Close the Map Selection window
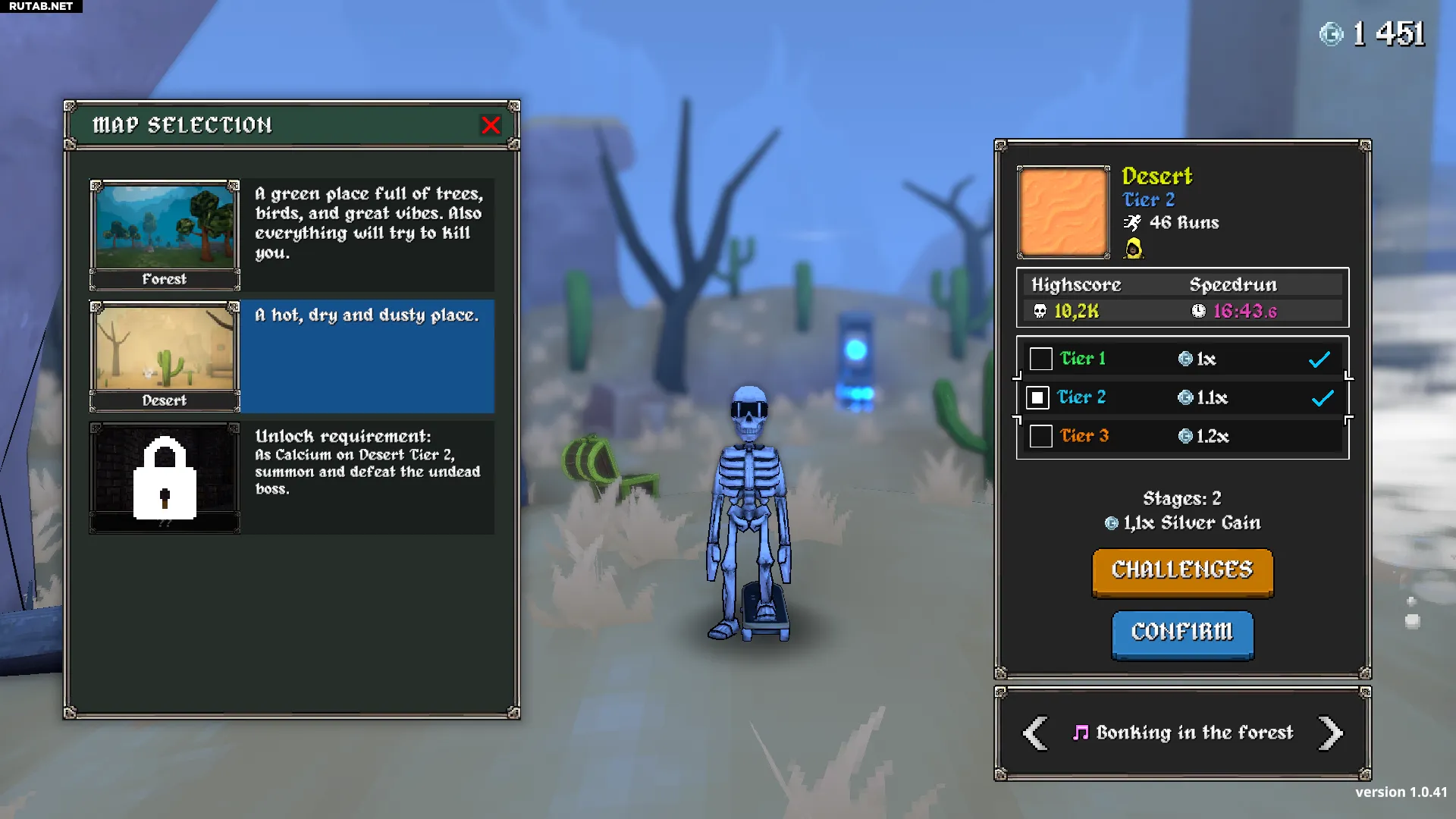Screen dimensions: 1456x819 [x=491, y=125]
